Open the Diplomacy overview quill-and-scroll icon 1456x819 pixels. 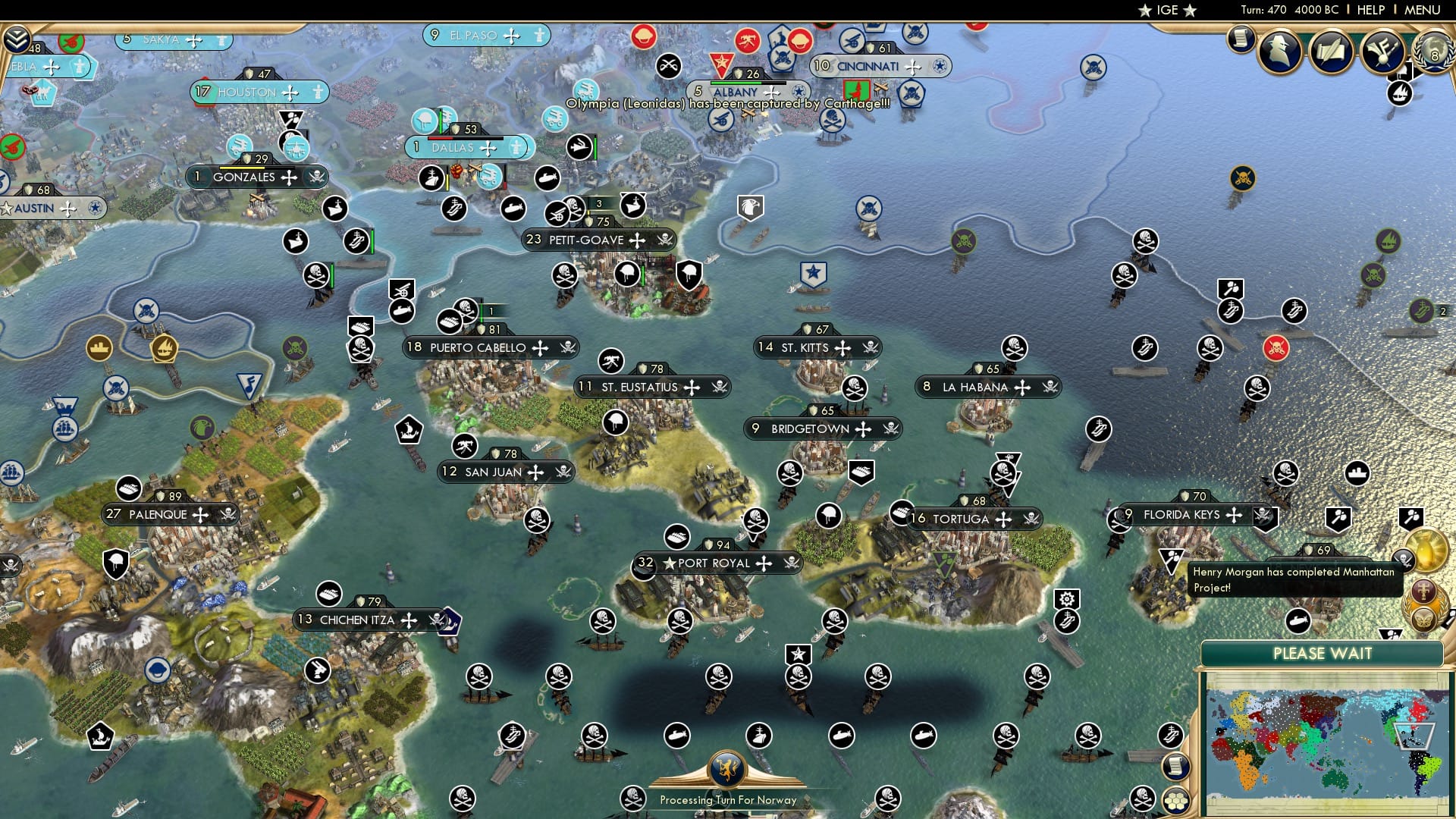tap(1330, 52)
